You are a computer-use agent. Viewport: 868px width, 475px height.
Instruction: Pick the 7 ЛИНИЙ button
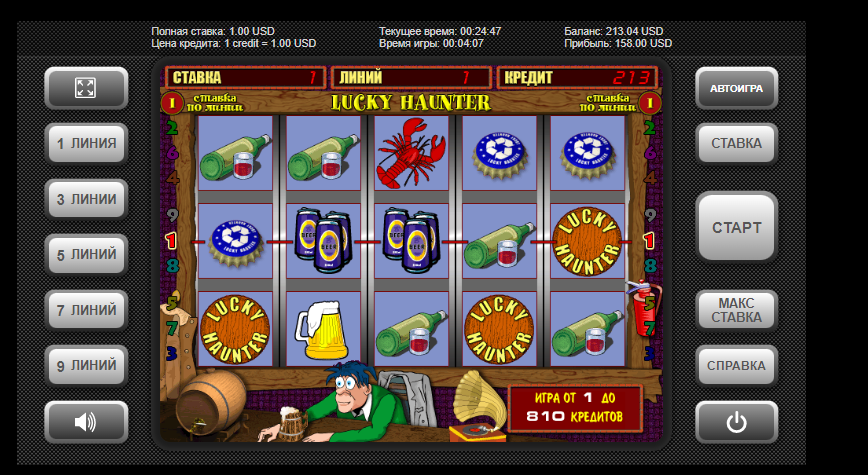[86, 310]
